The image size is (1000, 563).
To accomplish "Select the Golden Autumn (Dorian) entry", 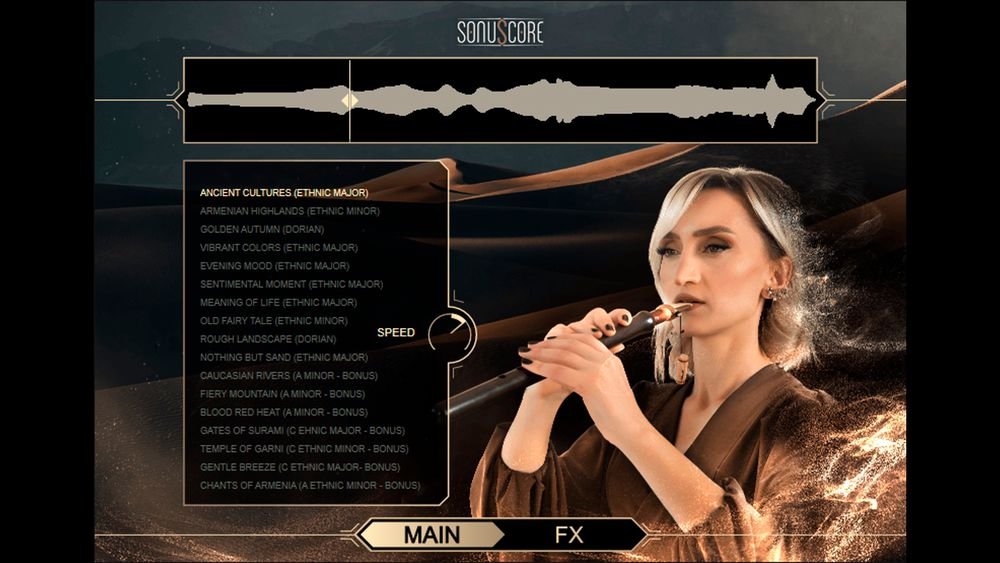I will (261, 229).
